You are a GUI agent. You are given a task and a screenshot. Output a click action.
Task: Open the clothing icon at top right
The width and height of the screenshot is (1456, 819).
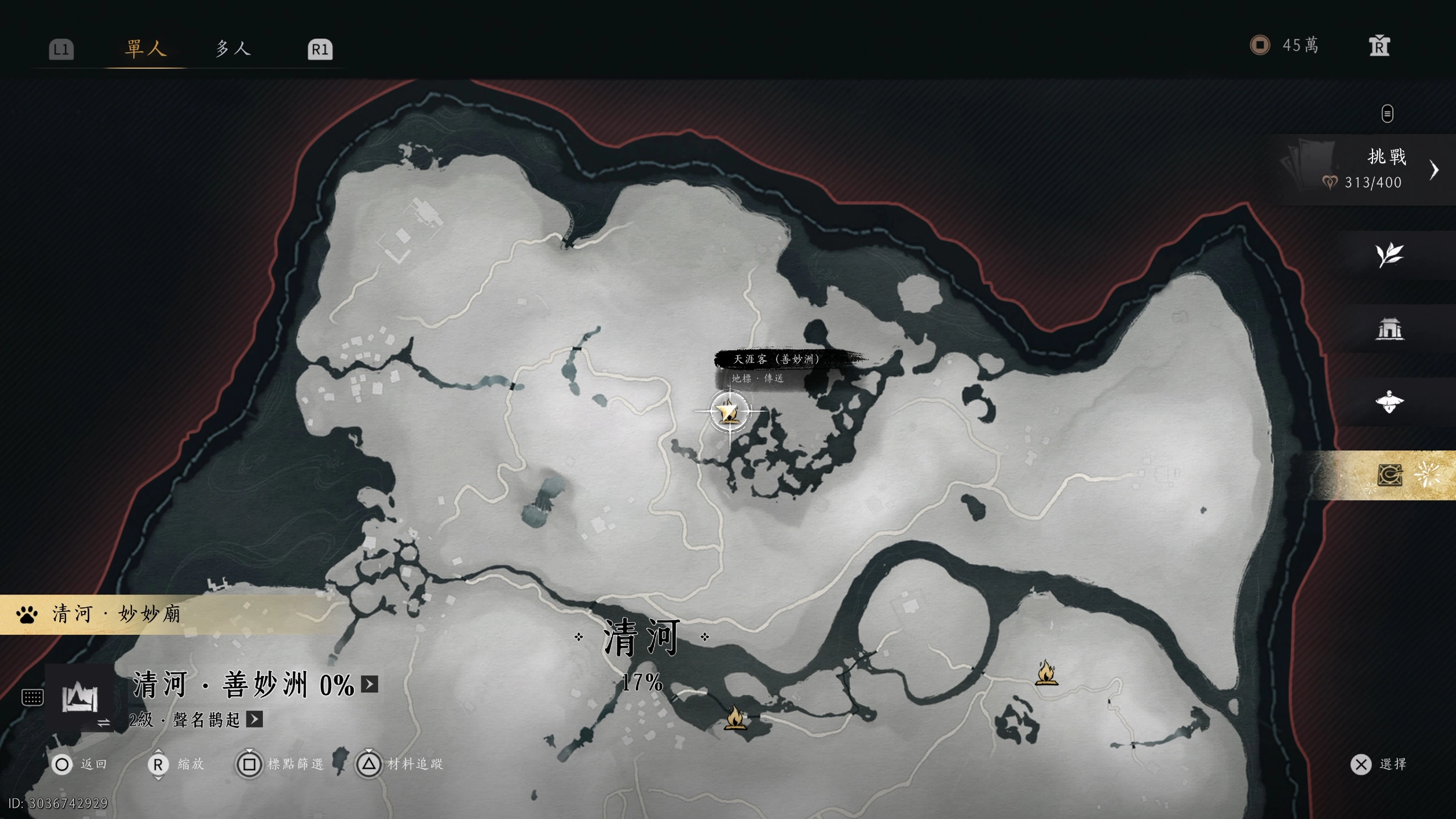[x=1379, y=46]
